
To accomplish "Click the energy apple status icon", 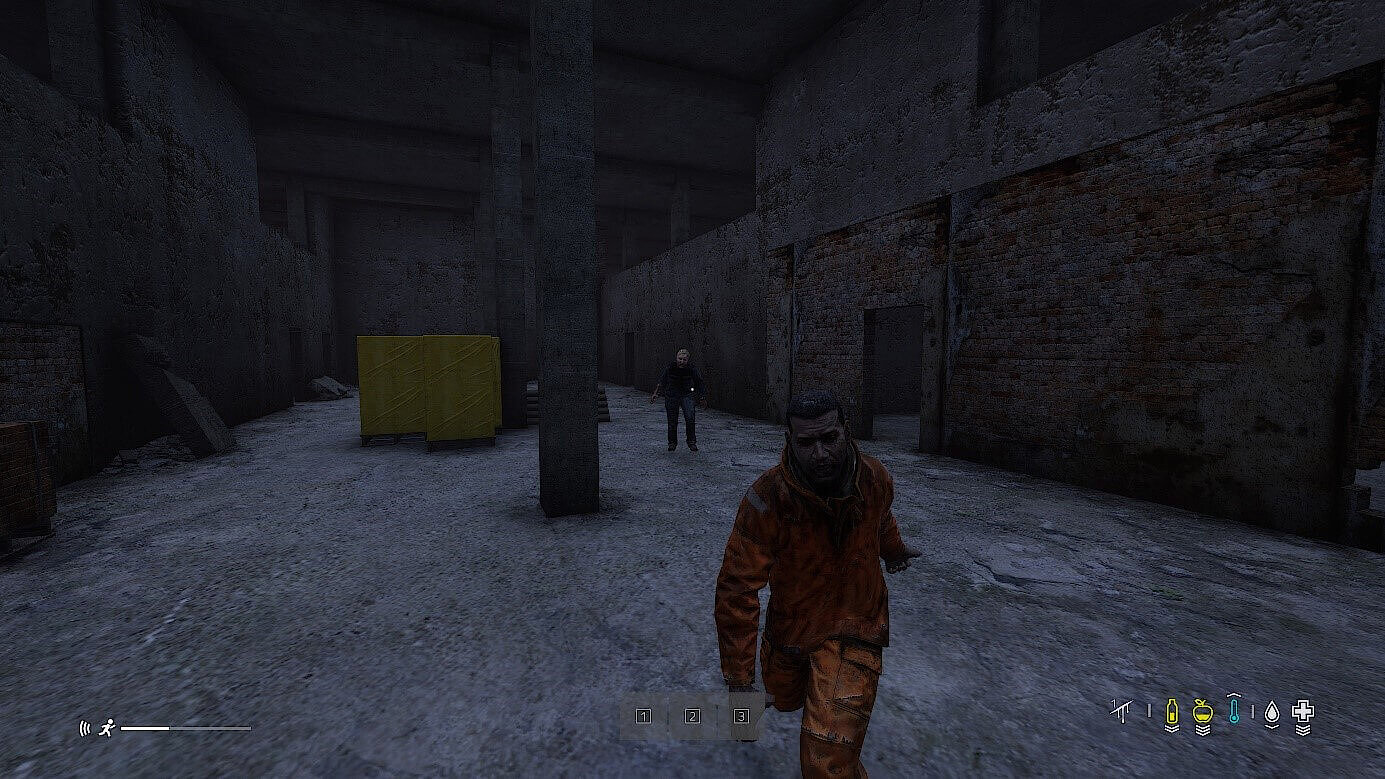I will click(x=1202, y=711).
